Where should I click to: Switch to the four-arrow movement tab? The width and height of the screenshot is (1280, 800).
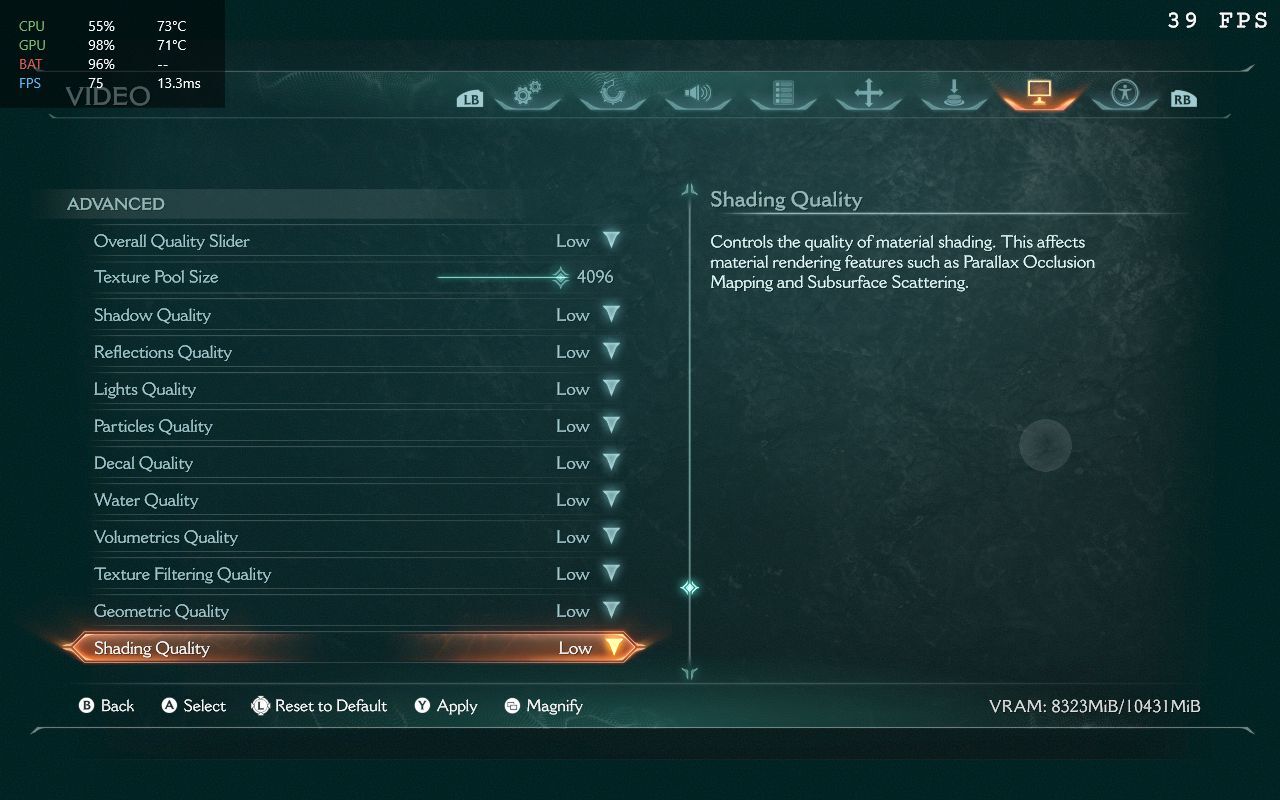(x=868, y=94)
